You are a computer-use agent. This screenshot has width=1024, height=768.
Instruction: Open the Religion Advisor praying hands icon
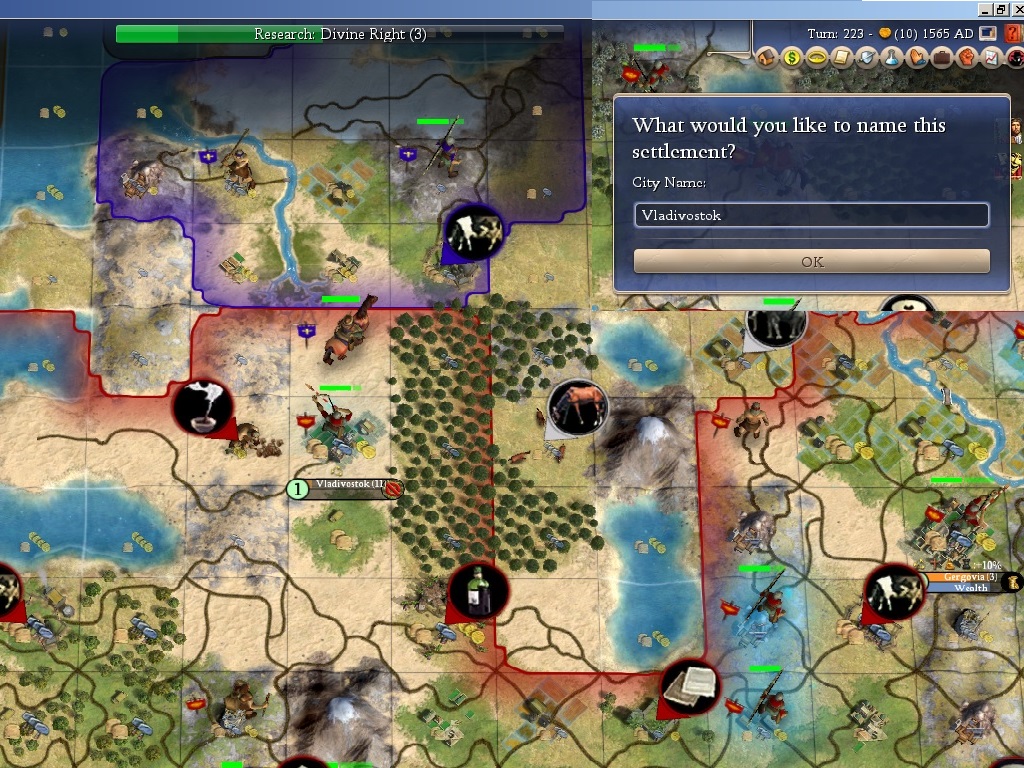[x=916, y=57]
